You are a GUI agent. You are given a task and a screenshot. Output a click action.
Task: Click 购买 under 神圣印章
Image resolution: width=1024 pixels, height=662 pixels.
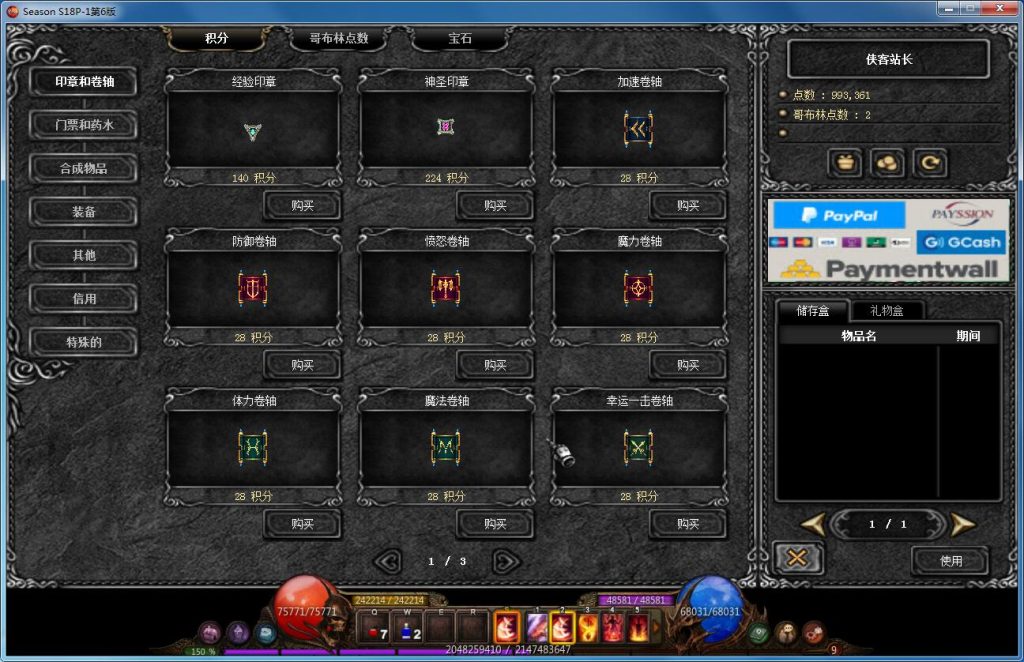(x=495, y=206)
